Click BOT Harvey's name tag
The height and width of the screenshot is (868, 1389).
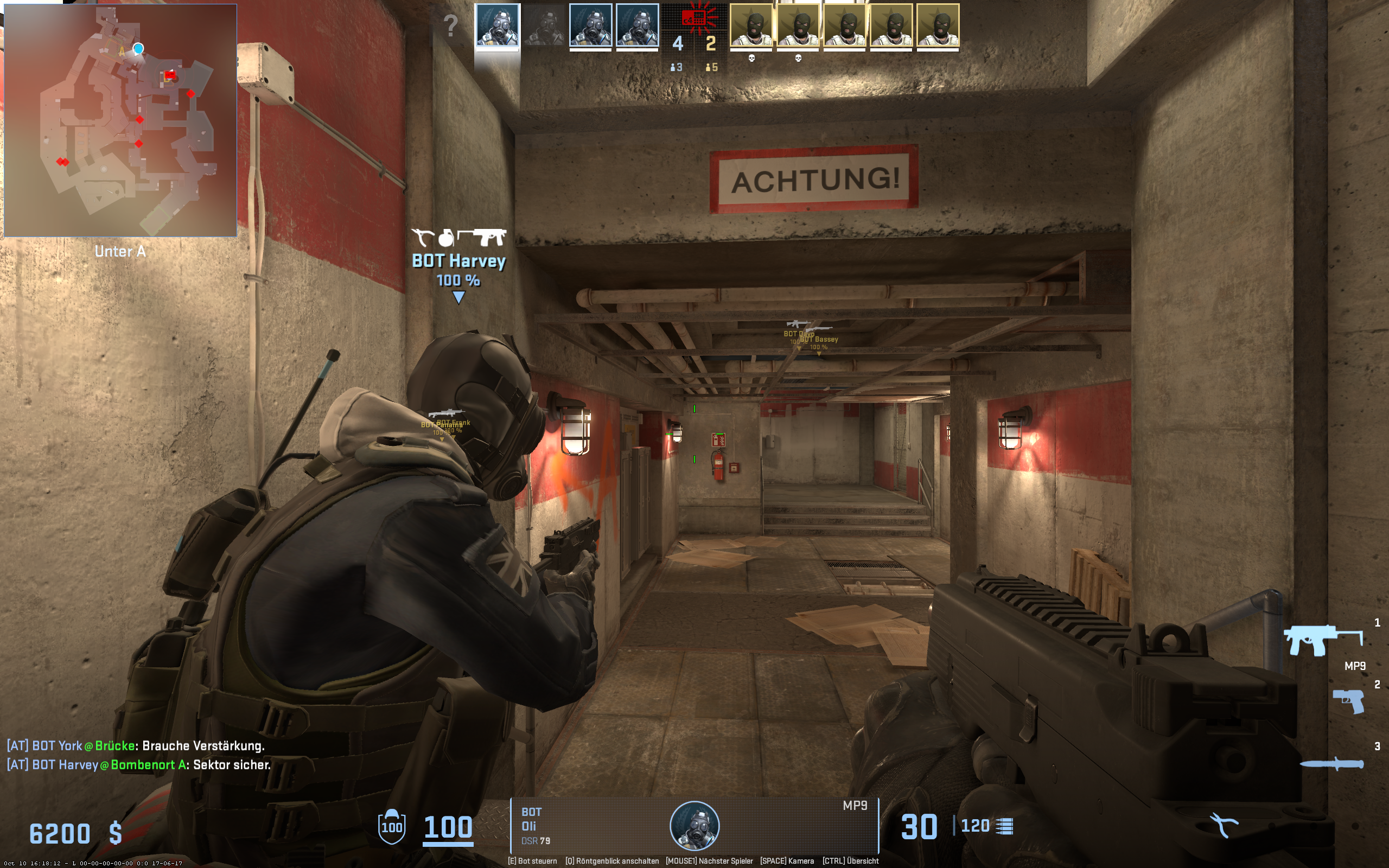pos(458,261)
